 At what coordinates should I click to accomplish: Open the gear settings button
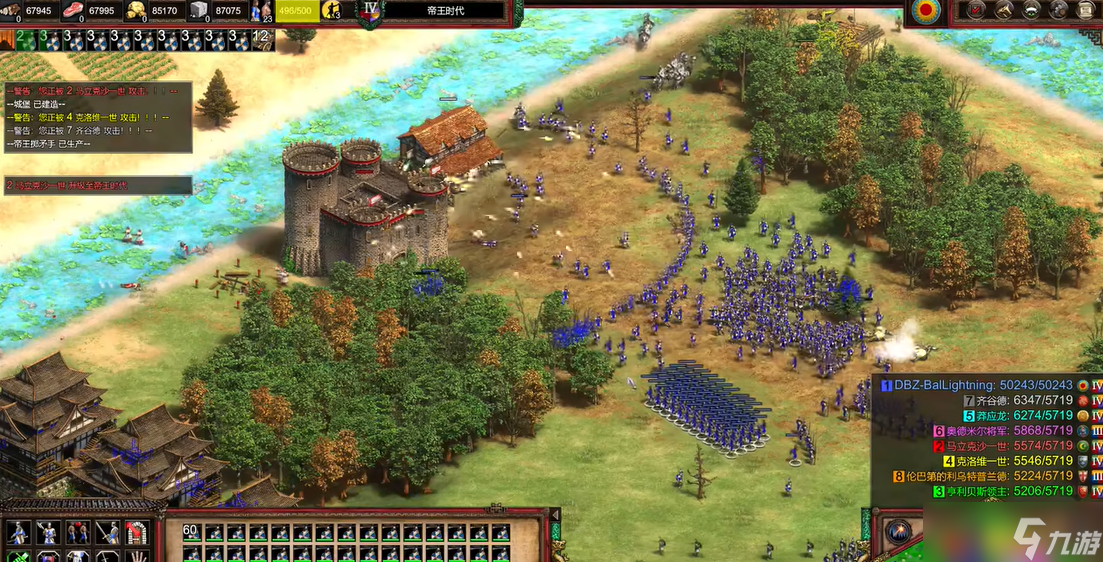pyautogui.click(x=1057, y=10)
